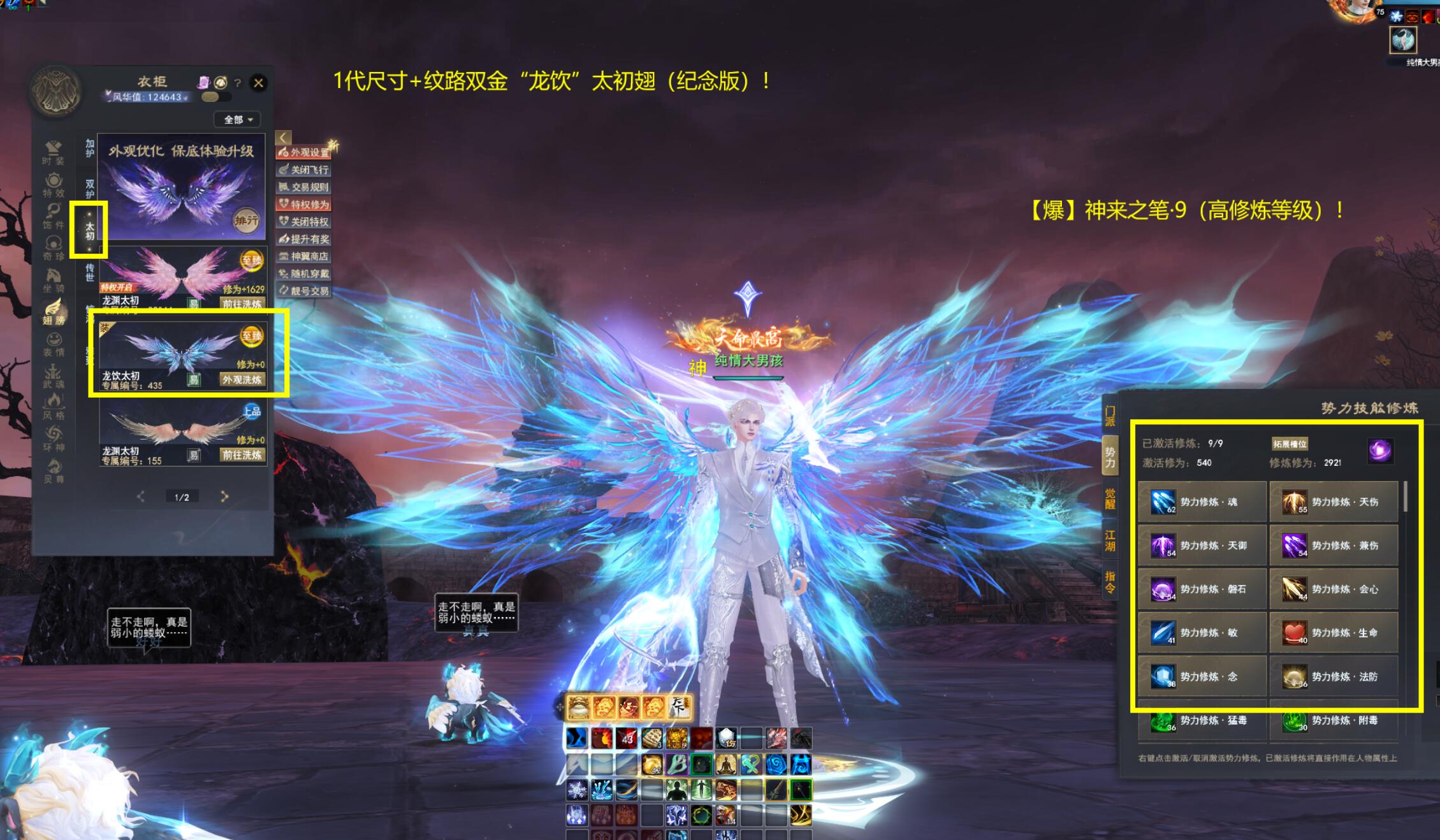Open the 排行 ranking button

[x=246, y=221]
